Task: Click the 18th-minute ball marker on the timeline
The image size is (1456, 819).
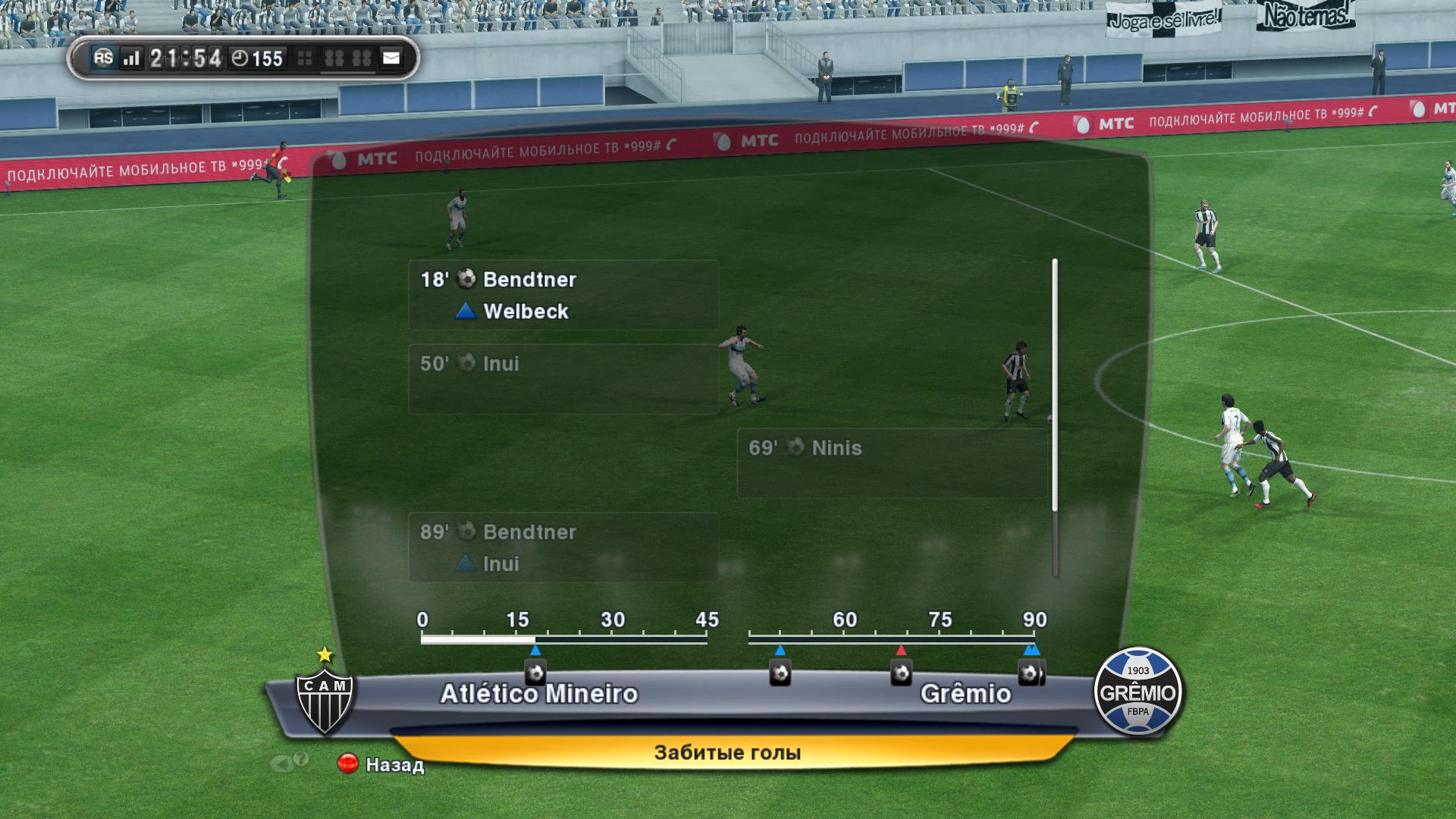Action: pos(535,673)
